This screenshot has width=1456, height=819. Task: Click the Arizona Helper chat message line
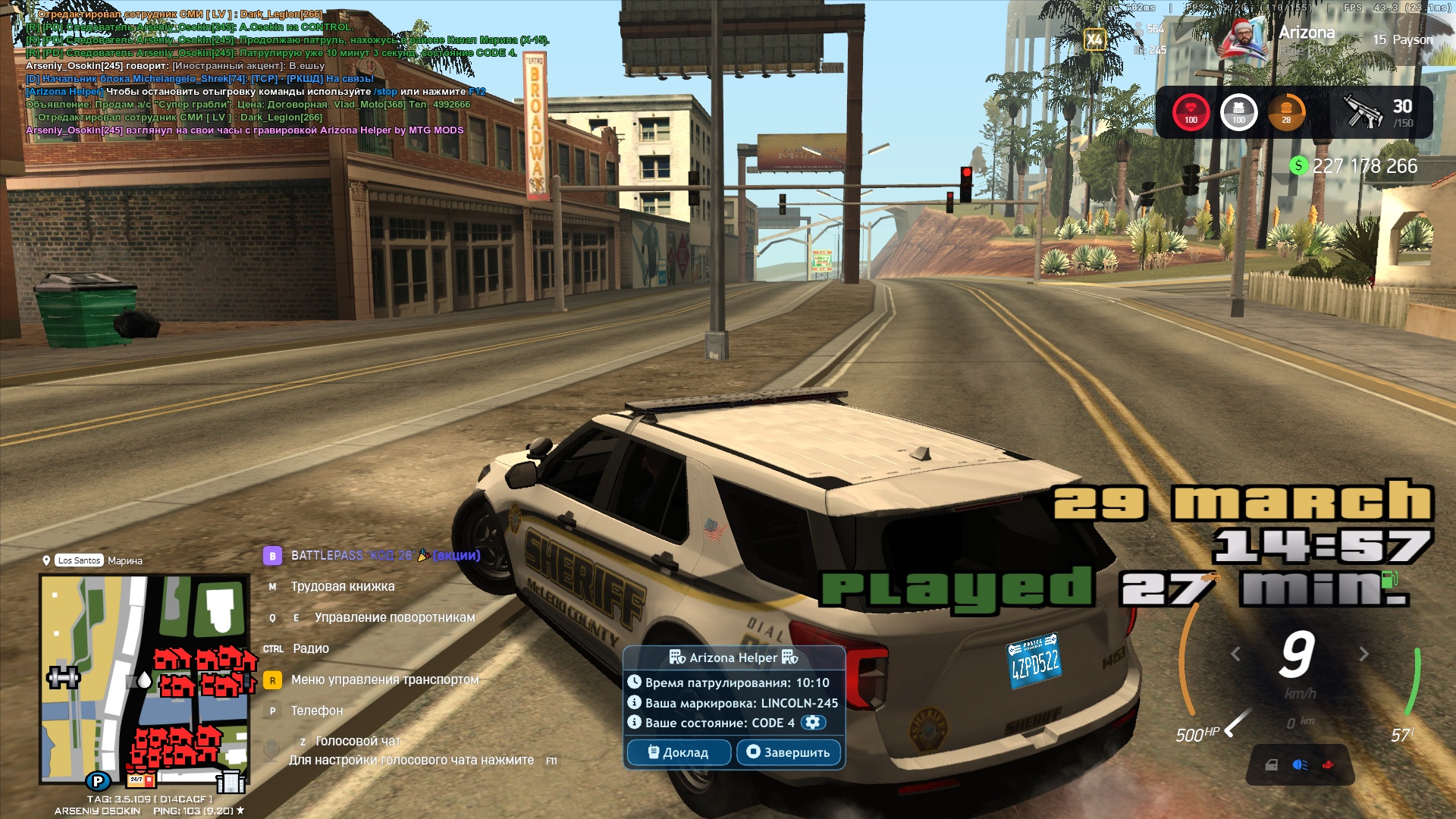click(x=255, y=92)
